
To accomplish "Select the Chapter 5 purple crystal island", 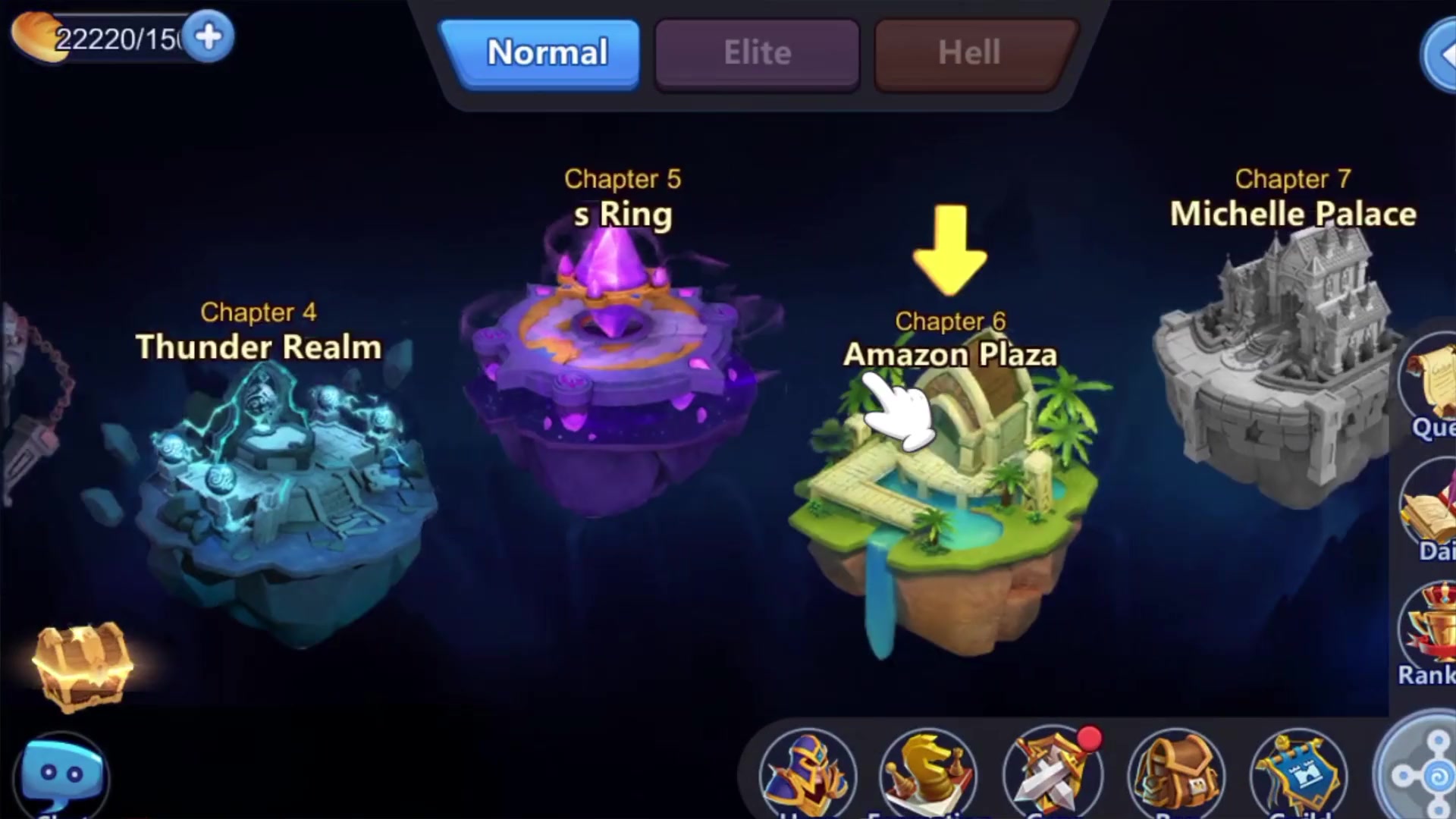I will click(x=614, y=372).
